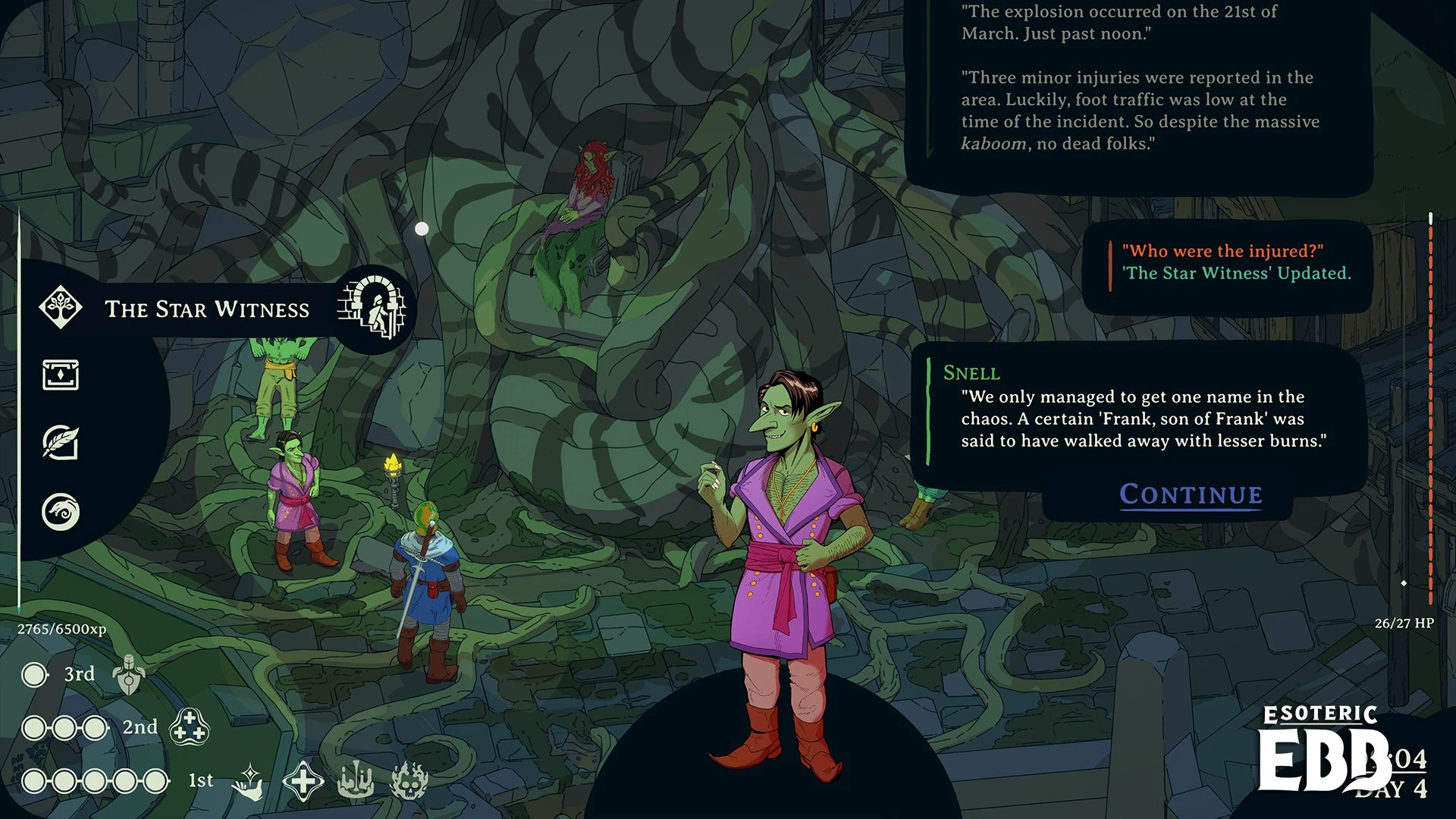Open the treasure chest inventory icon

pos(61,375)
